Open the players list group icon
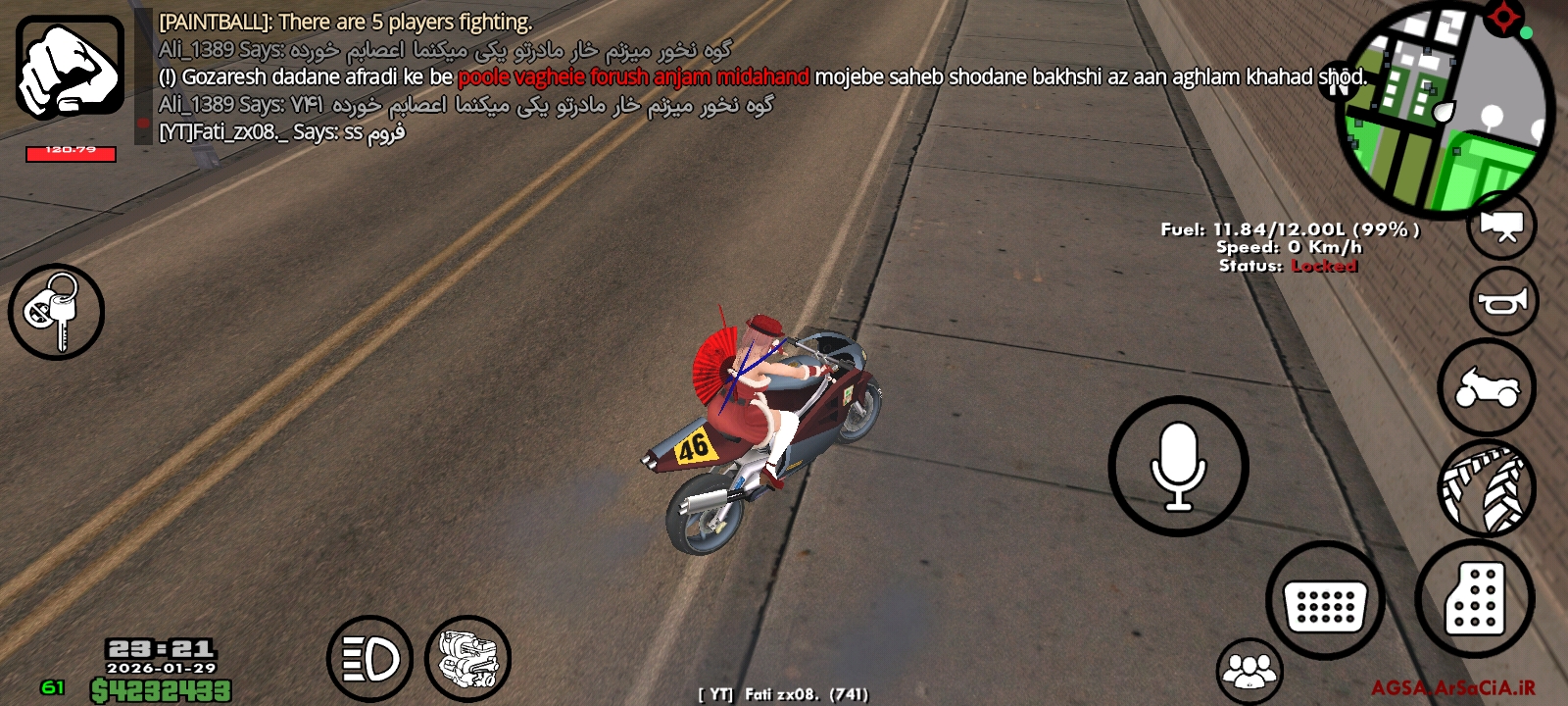Screen dimensions: 1568x706 coord(1249,671)
